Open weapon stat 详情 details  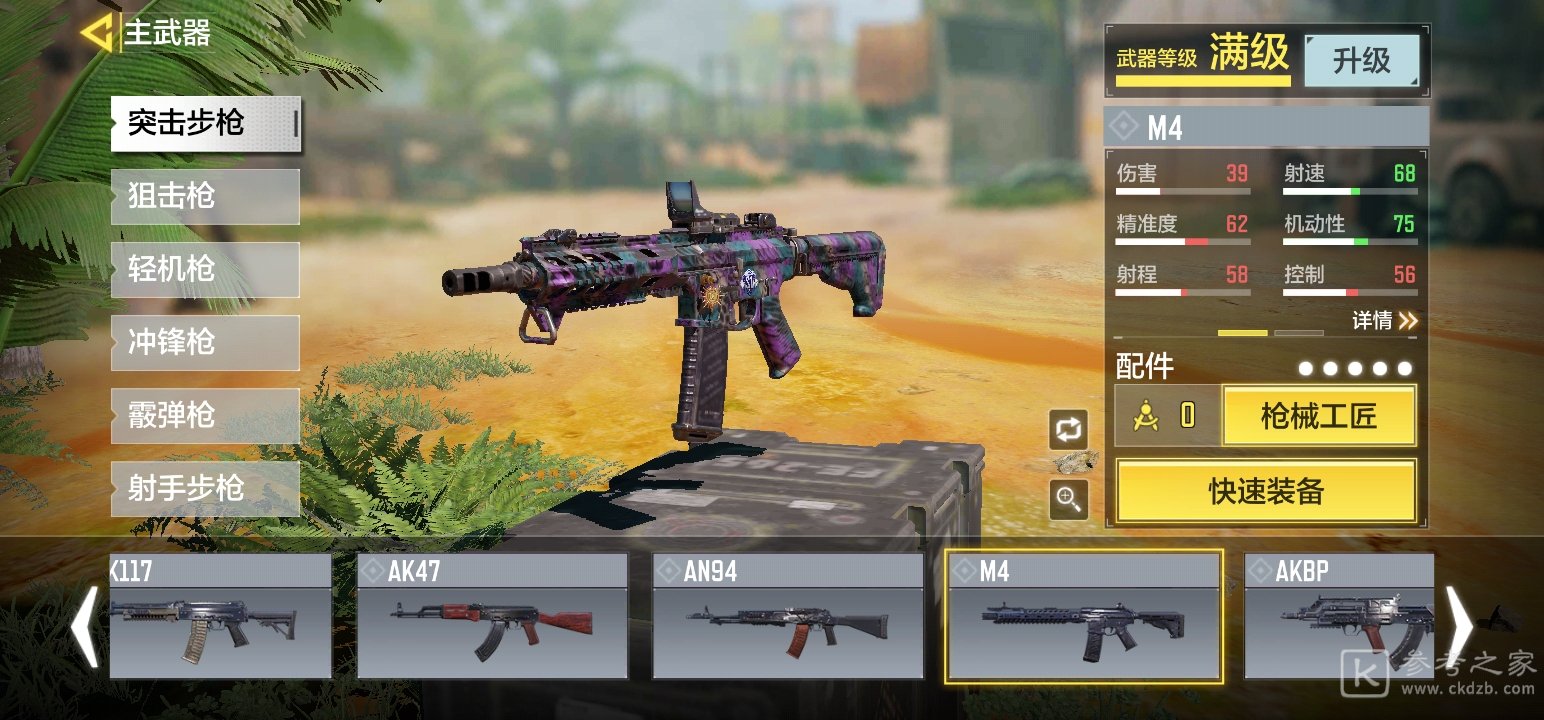[x=1385, y=321]
